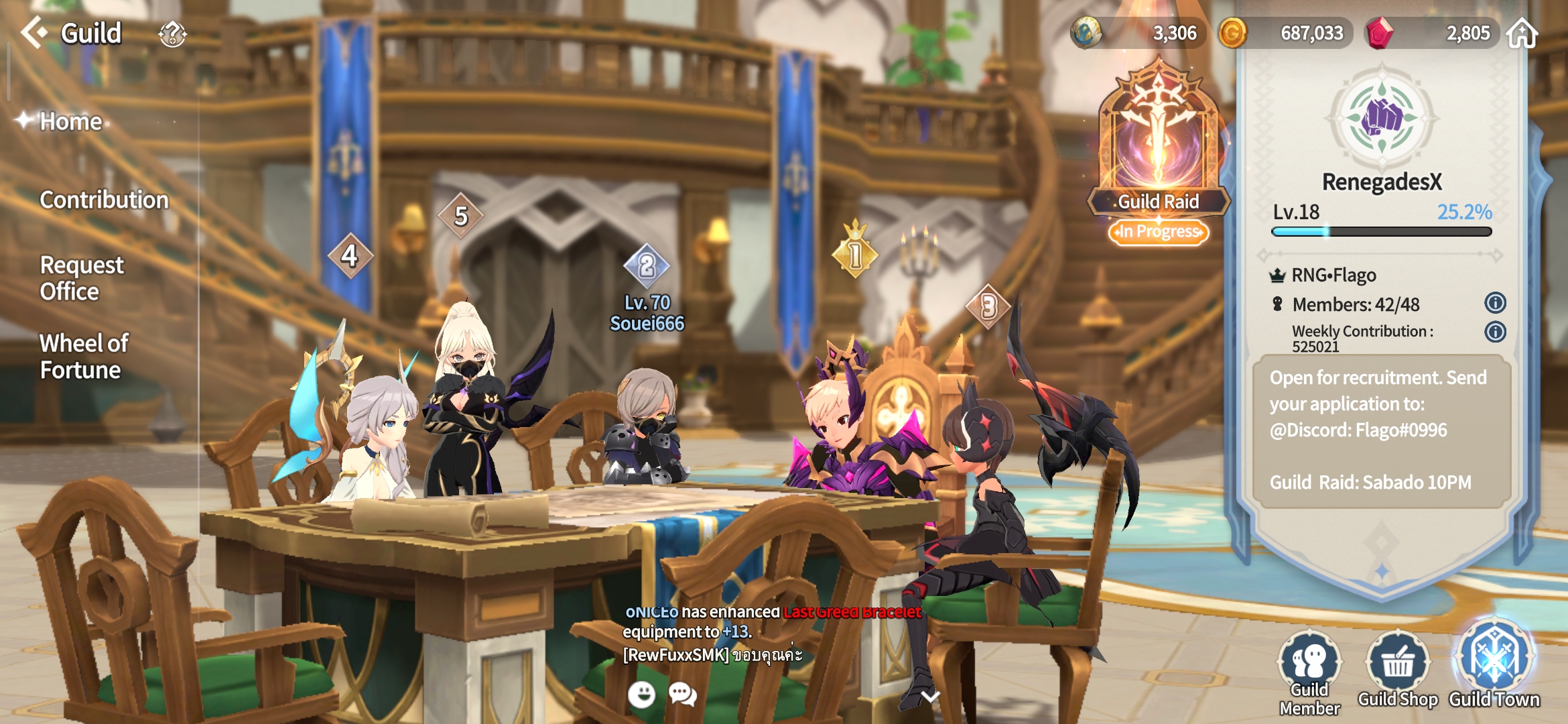The width and height of the screenshot is (1568, 724).
Task: Open the Wheel of Fortune
Action: point(84,357)
